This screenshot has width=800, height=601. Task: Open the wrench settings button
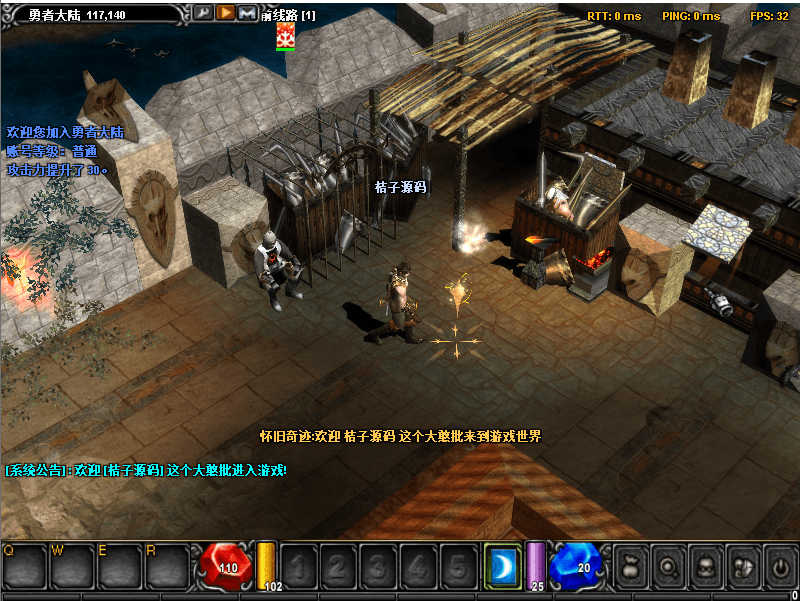(203, 13)
